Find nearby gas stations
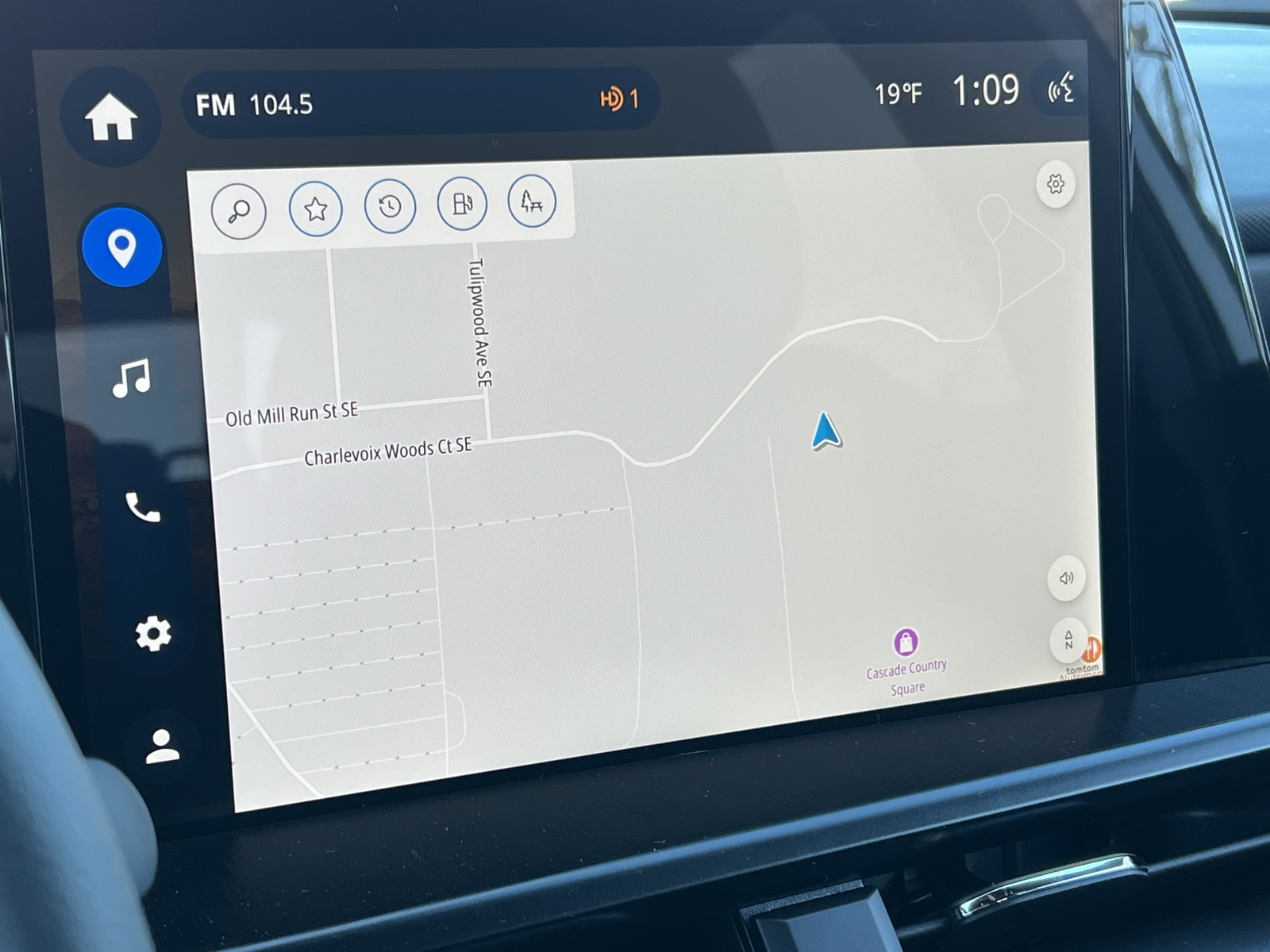Image resolution: width=1270 pixels, height=952 pixels. tap(462, 204)
